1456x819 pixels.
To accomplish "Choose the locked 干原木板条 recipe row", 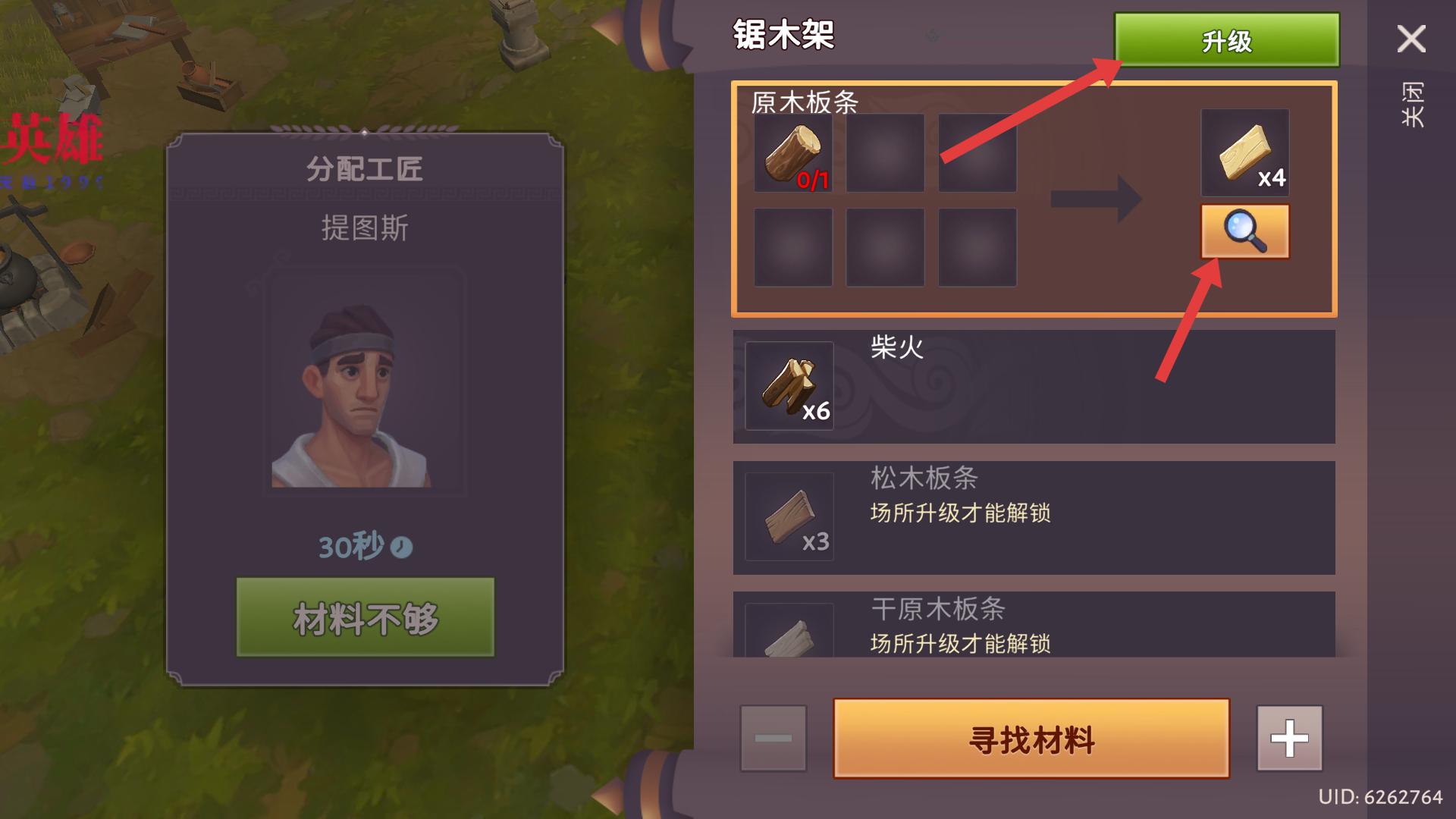I will click(1033, 625).
